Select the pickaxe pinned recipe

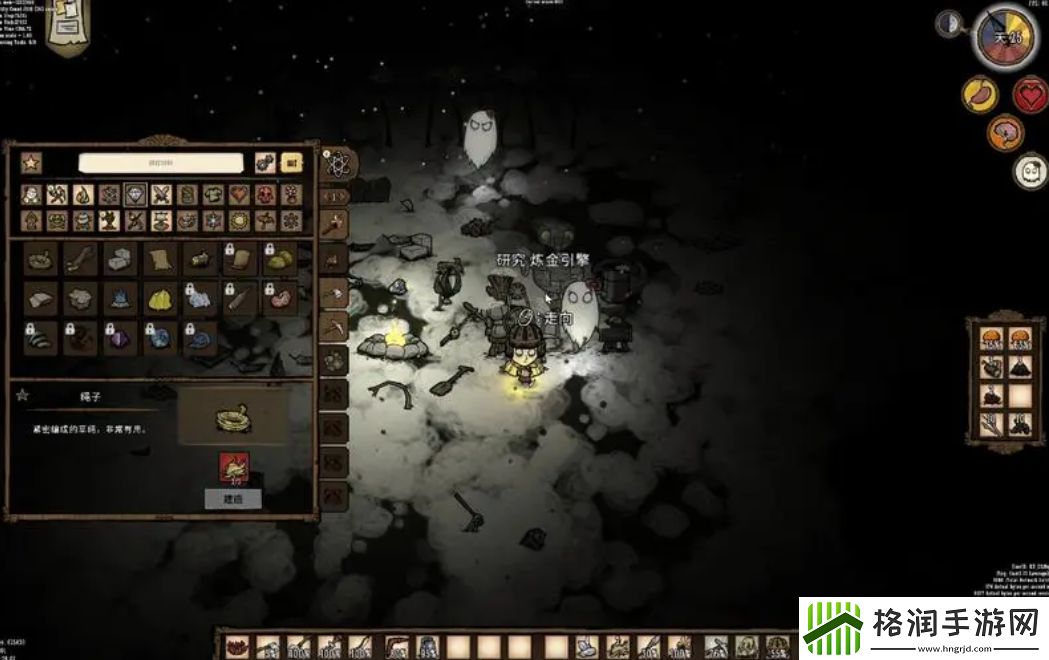334,326
